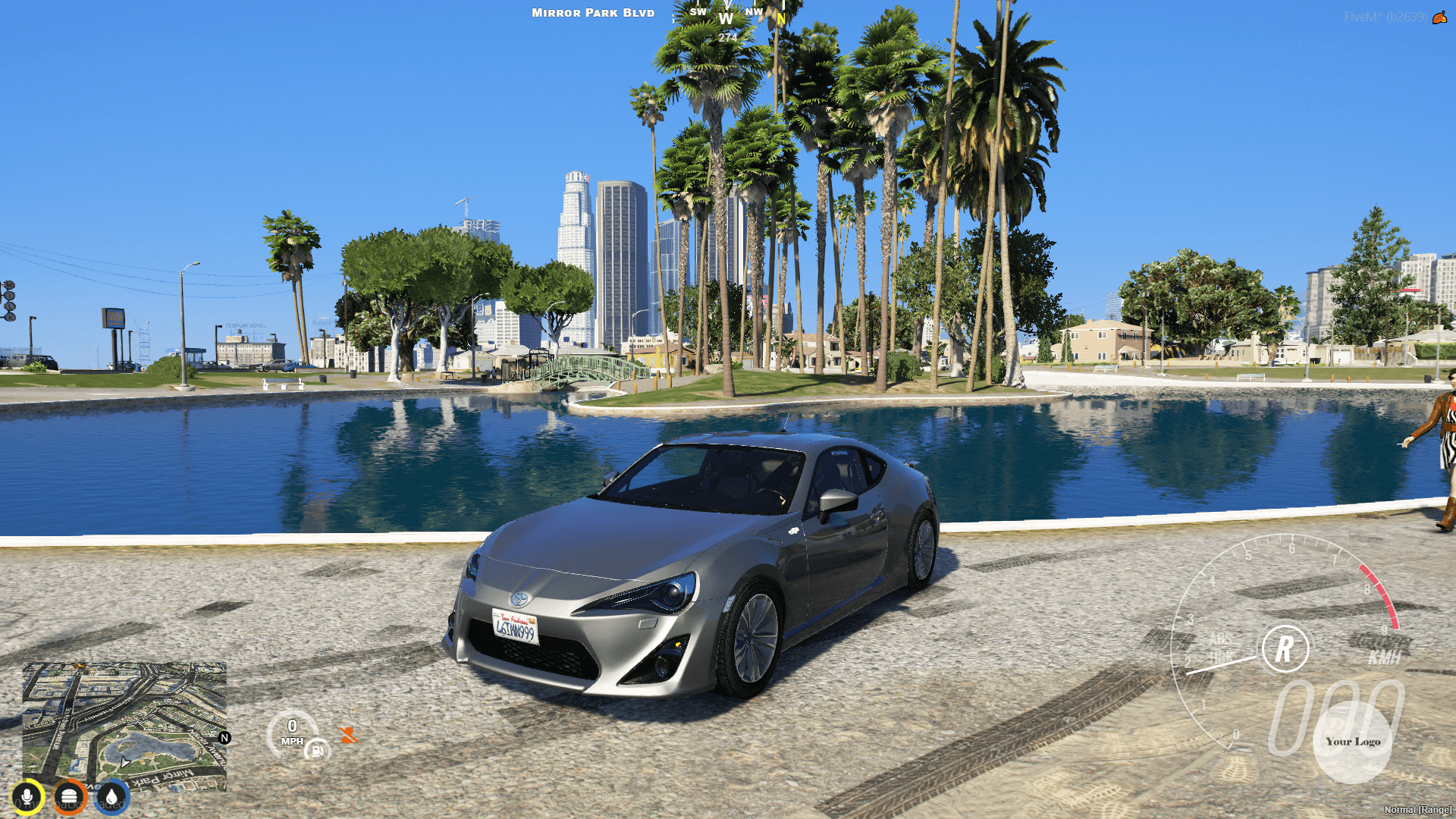Select NW on the compass strip
The height and width of the screenshot is (819, 1456).
pyautogui.click(x=754, y=12)
